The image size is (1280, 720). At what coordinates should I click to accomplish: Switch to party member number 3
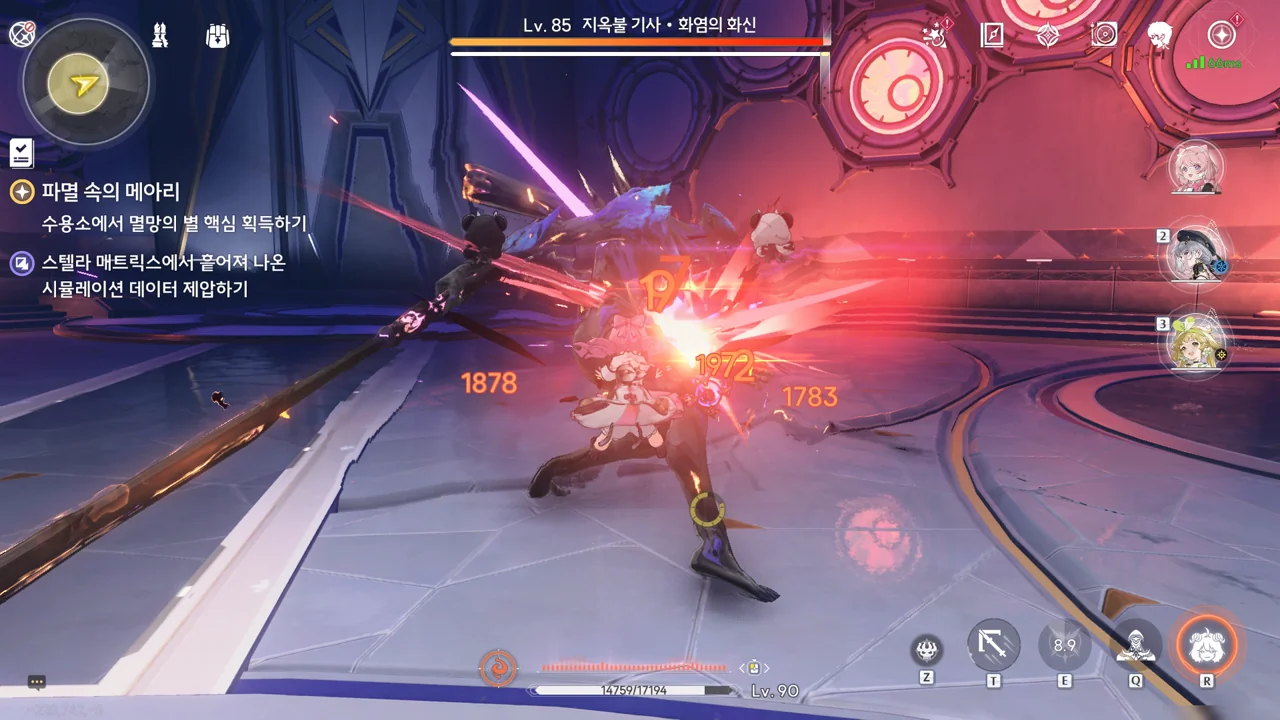point(1196,343)
